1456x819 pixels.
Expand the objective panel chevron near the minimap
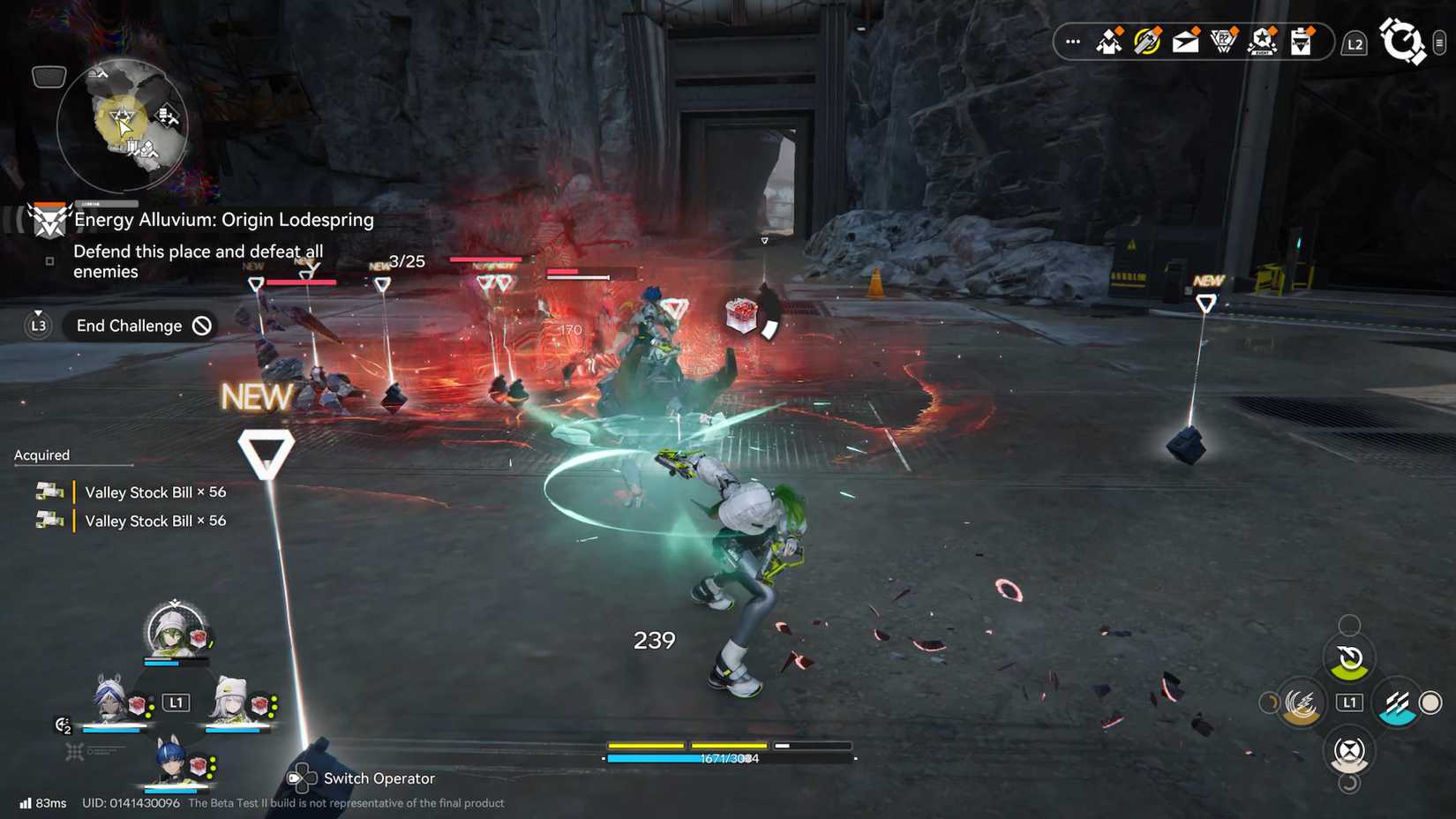coord(49,78)
